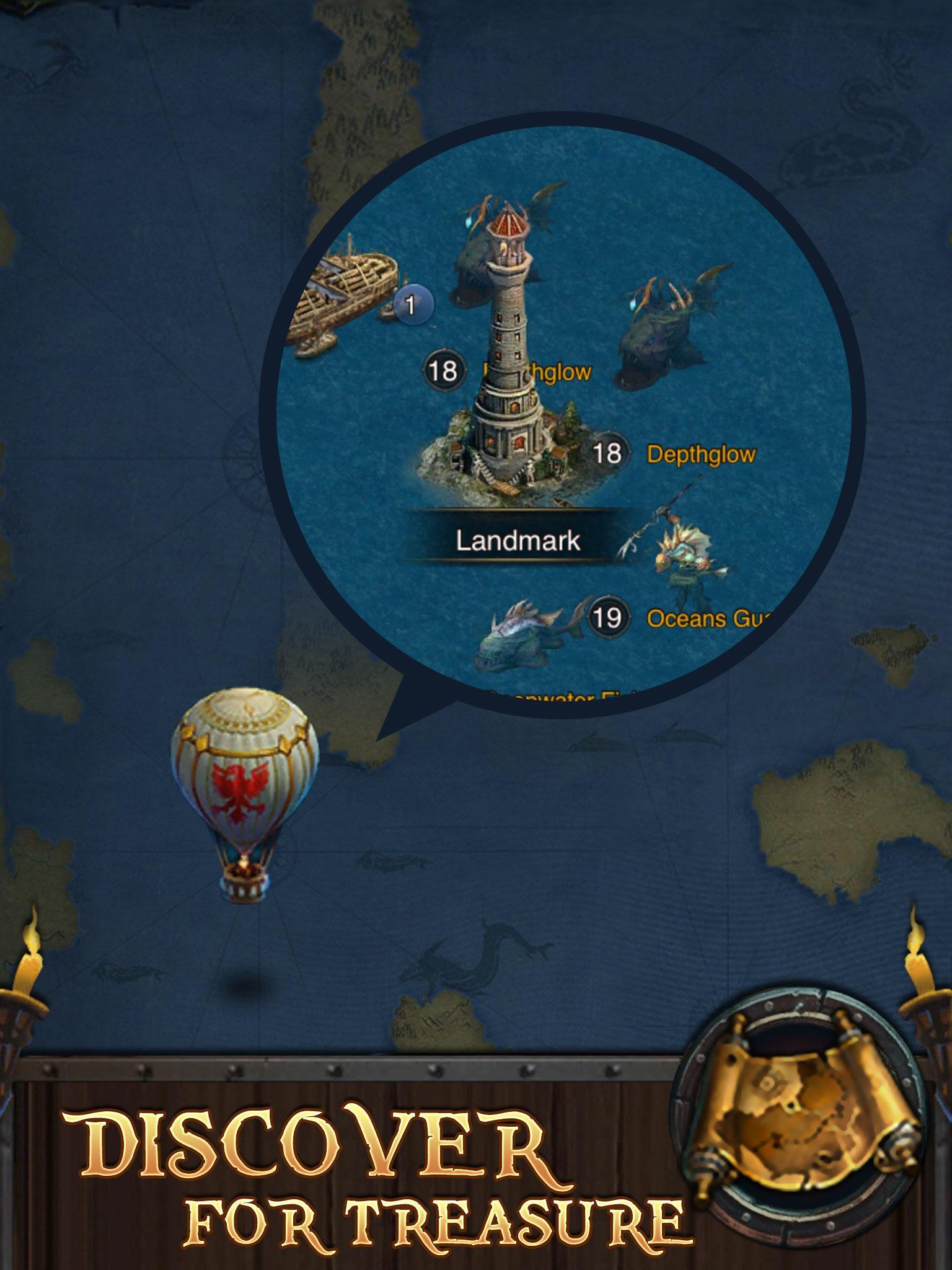Select the Depthglow name label
The width and height of the screenshot is (952, 1270).
pos(700,455)
